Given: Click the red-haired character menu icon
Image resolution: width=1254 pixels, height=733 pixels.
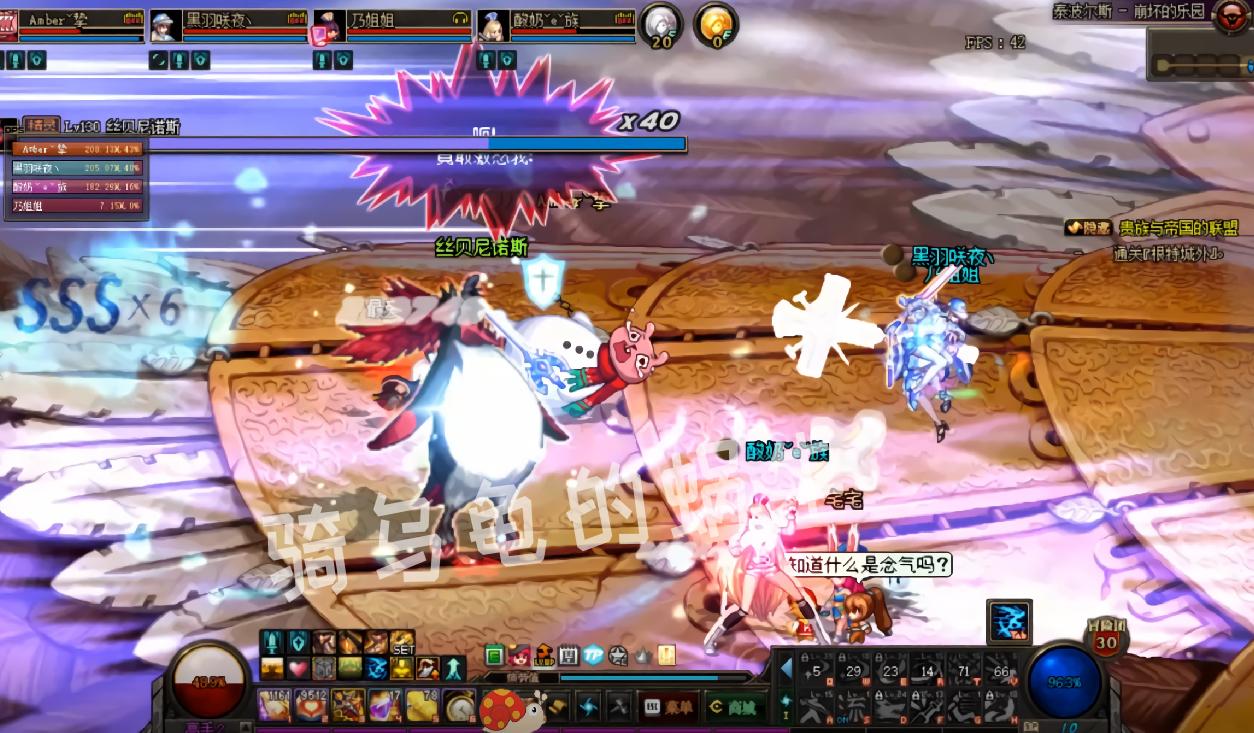Looking at the screenshot, I should click(519, 656).
